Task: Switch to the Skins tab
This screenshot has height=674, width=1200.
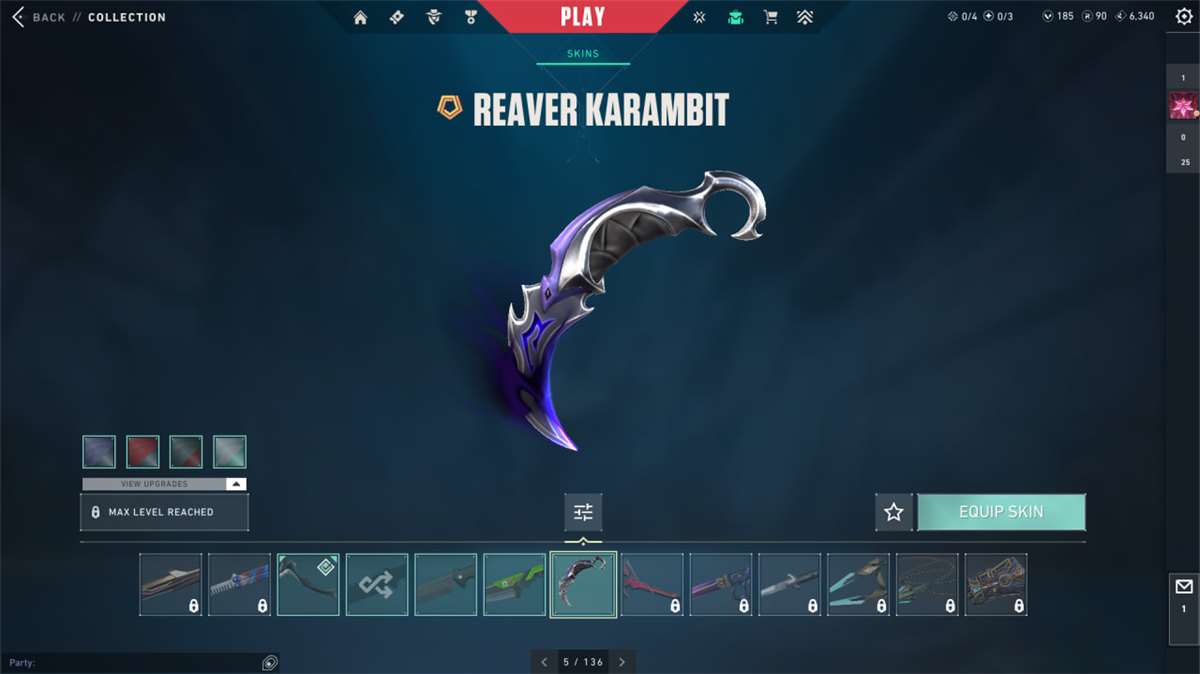Action: pos(583,54)
